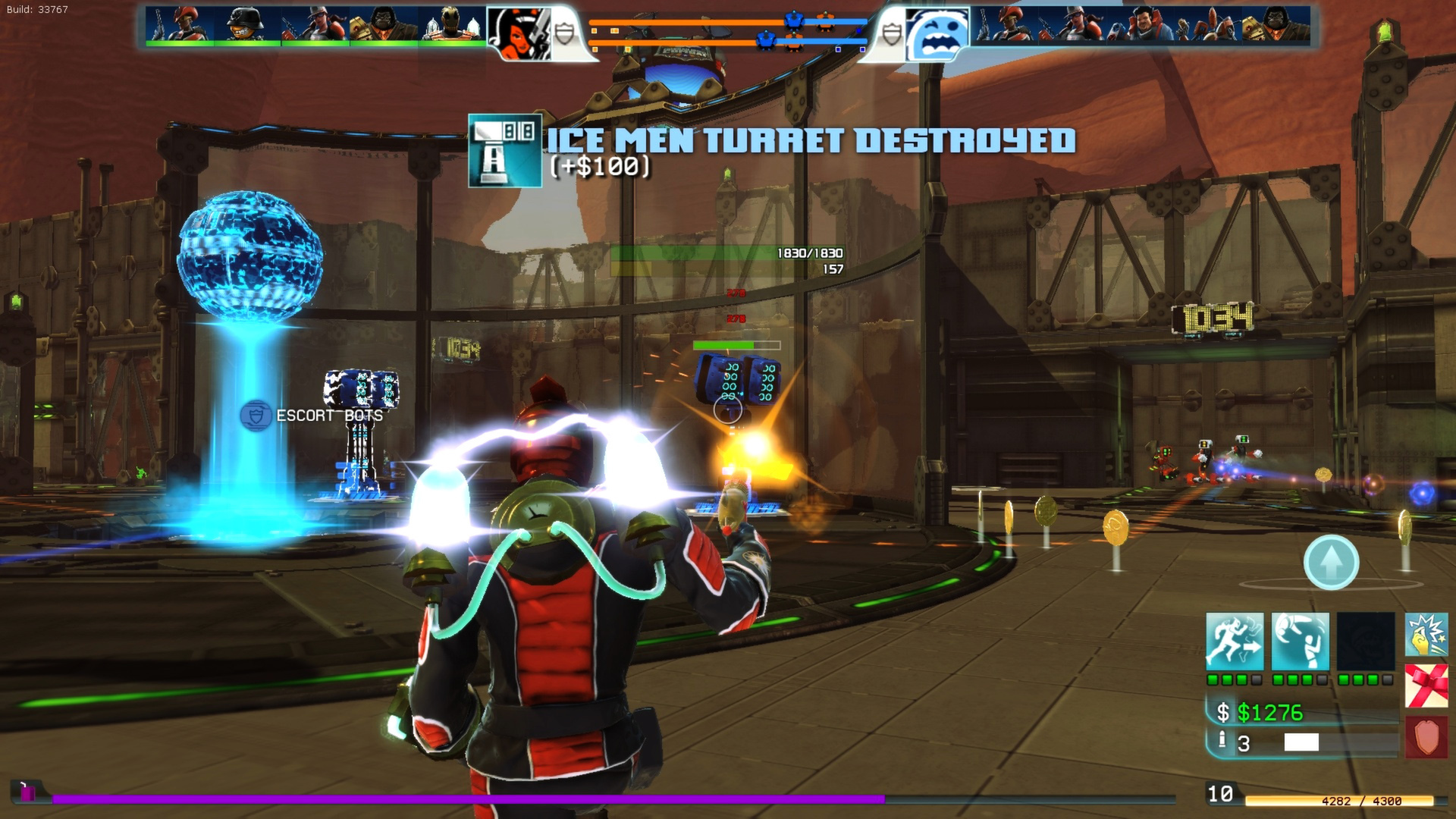Click the red shield badge icon
The width and height of the screenshot is (1456, 819).
tap(1426, 736)
